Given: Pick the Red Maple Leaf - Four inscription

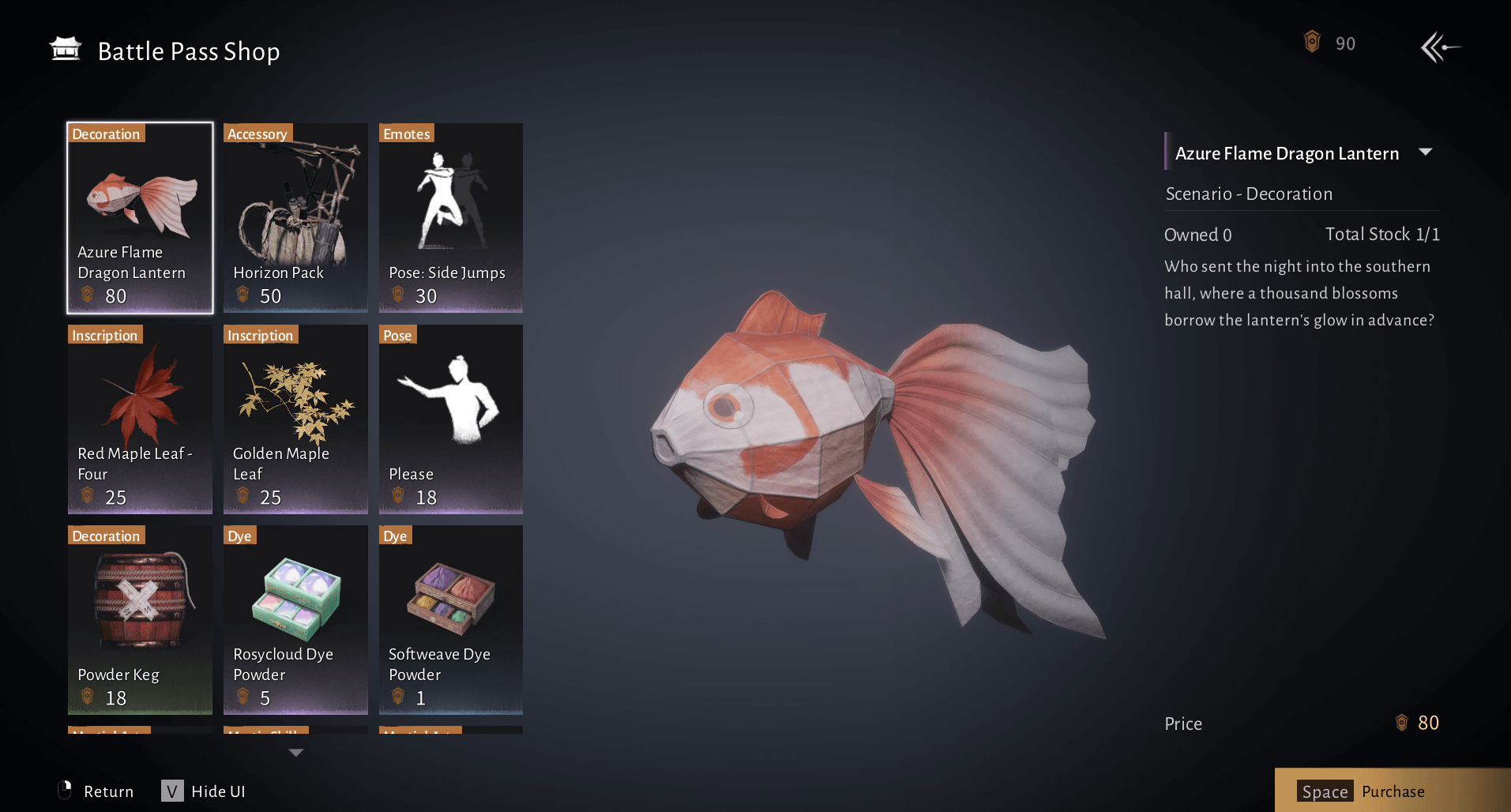Looking at the screenshot, I should pos(140,419).
